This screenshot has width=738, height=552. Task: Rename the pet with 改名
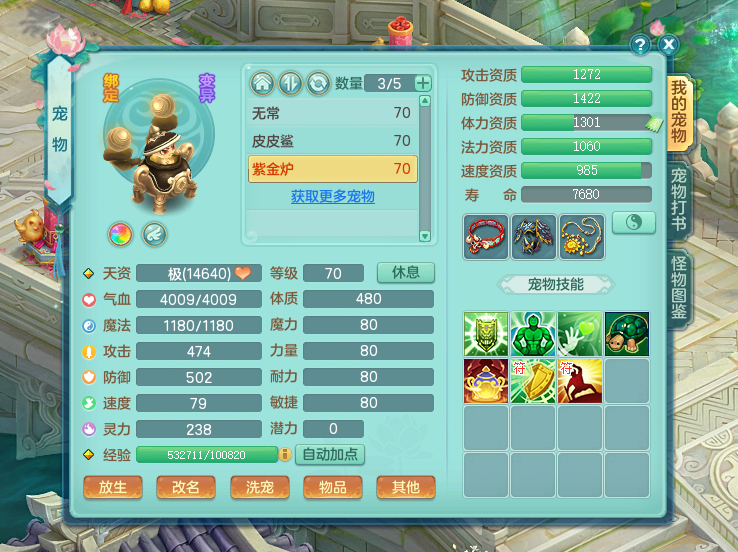point(186,487)
